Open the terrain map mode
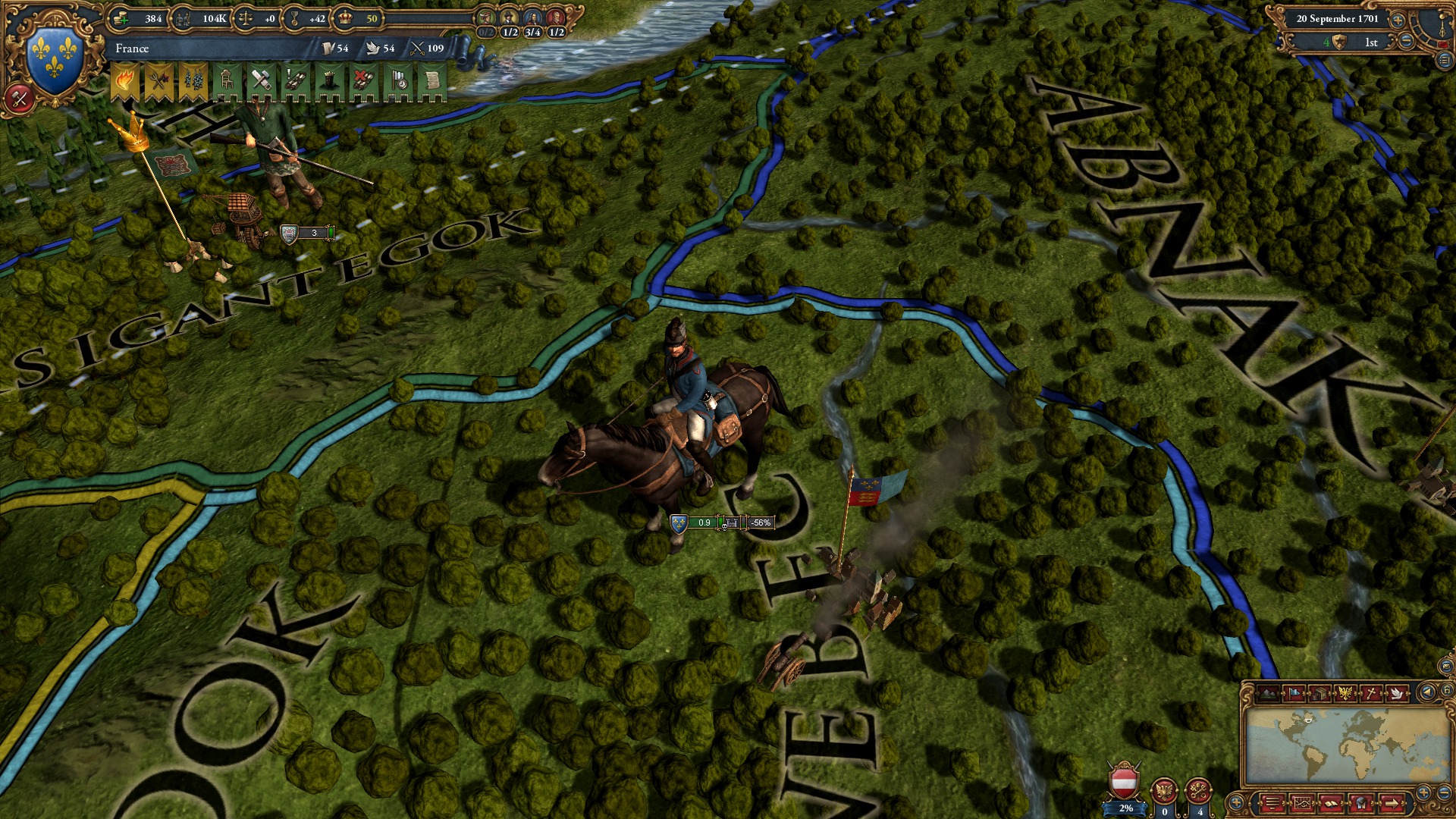The height and width of the screenshot is (819, 1456). [1268, 694]
